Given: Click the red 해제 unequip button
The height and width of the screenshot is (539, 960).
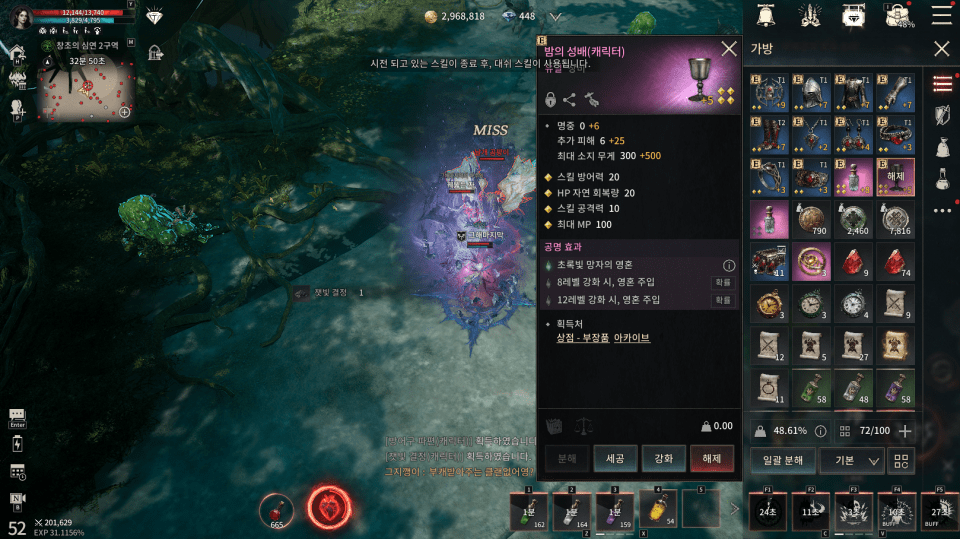Looking at the screenshot, I should click(x=712, y=458).
